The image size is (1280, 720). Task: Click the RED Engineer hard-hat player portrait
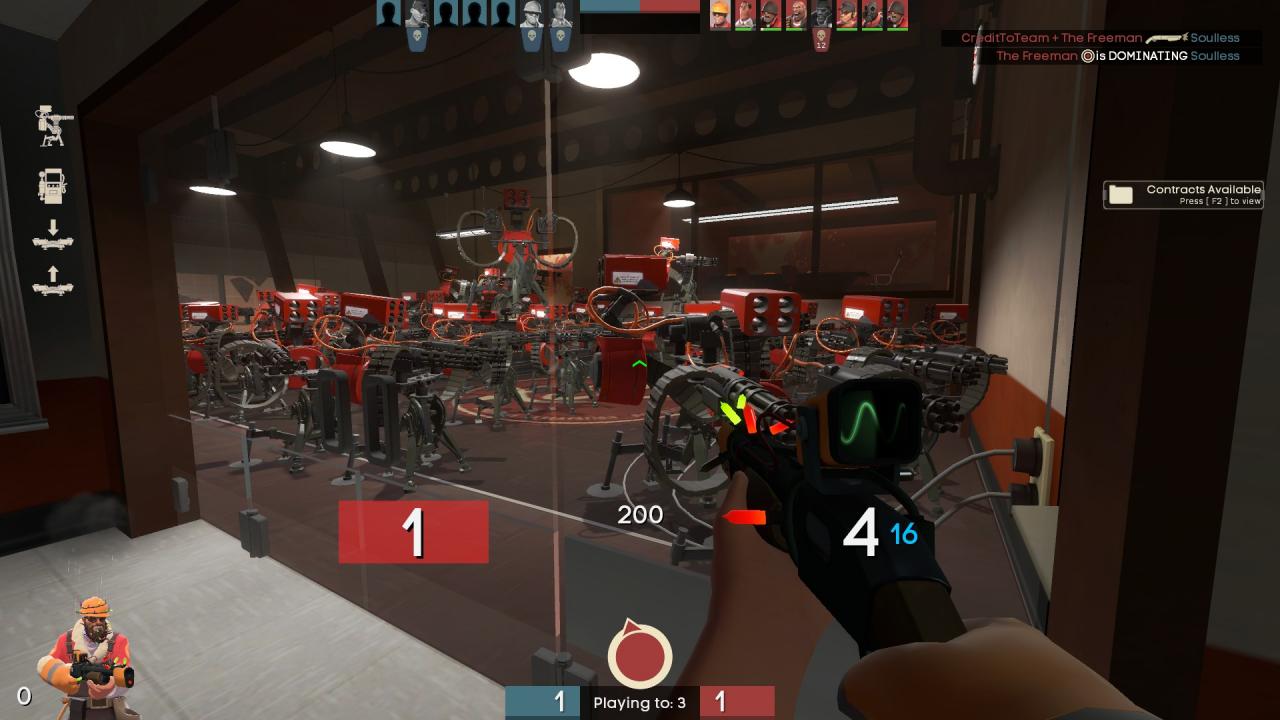(x=720, y=14)
